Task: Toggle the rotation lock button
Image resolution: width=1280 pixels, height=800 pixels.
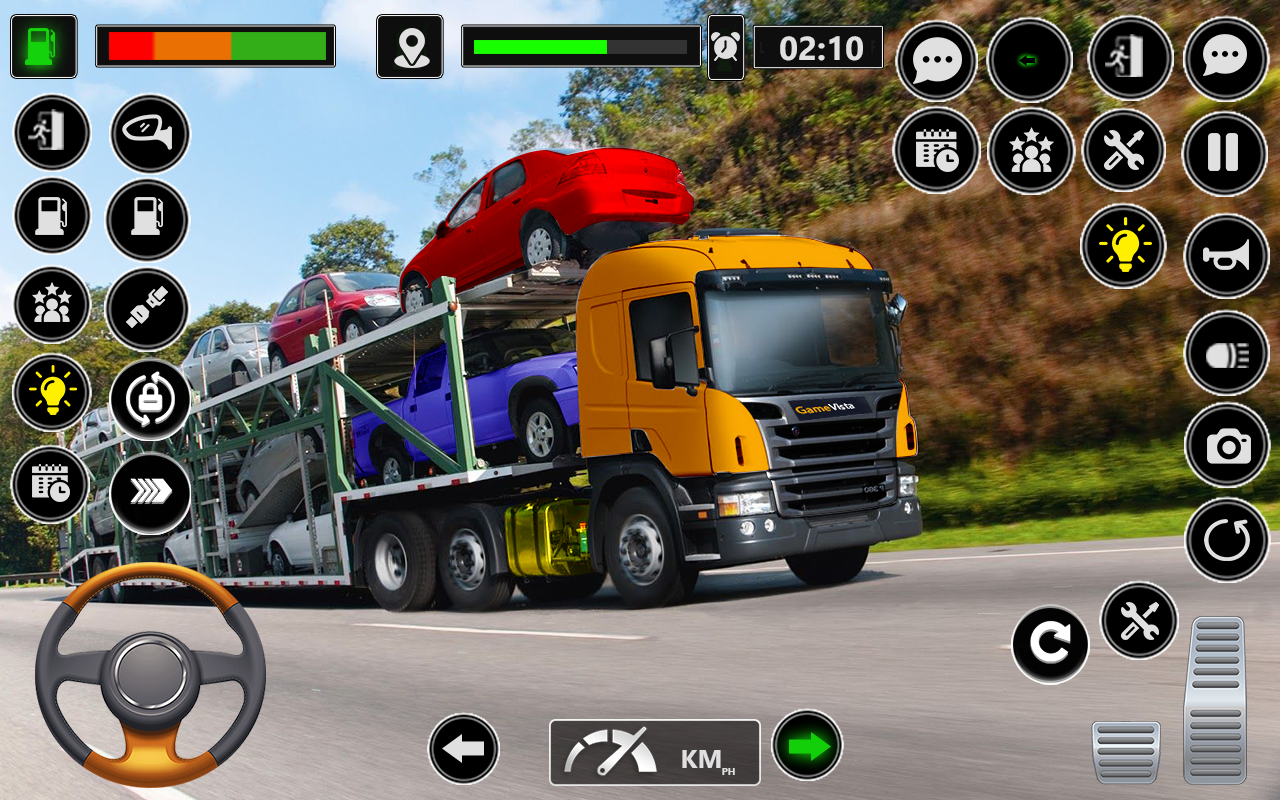Action: coord(150,400)
